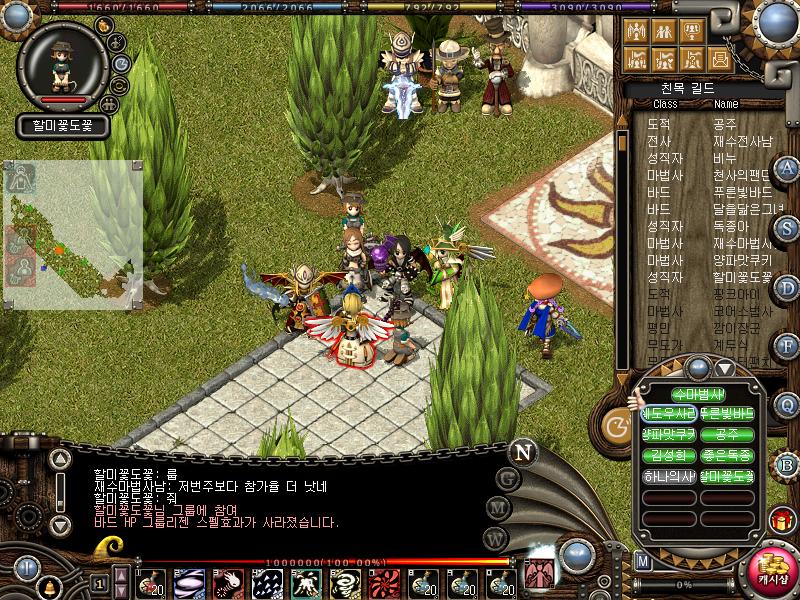Click the round B button

click(x=788, y=463)
